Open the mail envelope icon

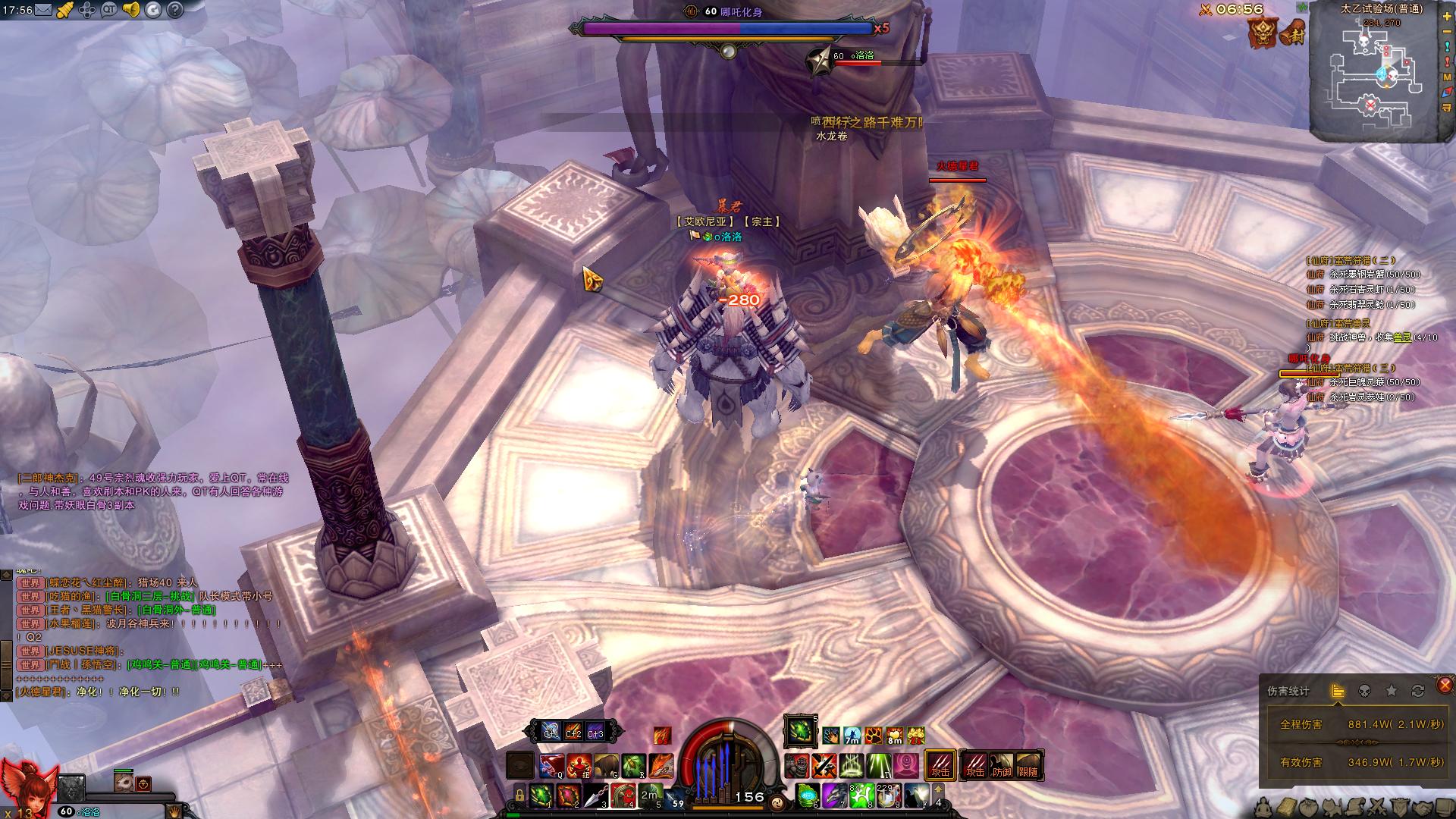click(43, 10)
